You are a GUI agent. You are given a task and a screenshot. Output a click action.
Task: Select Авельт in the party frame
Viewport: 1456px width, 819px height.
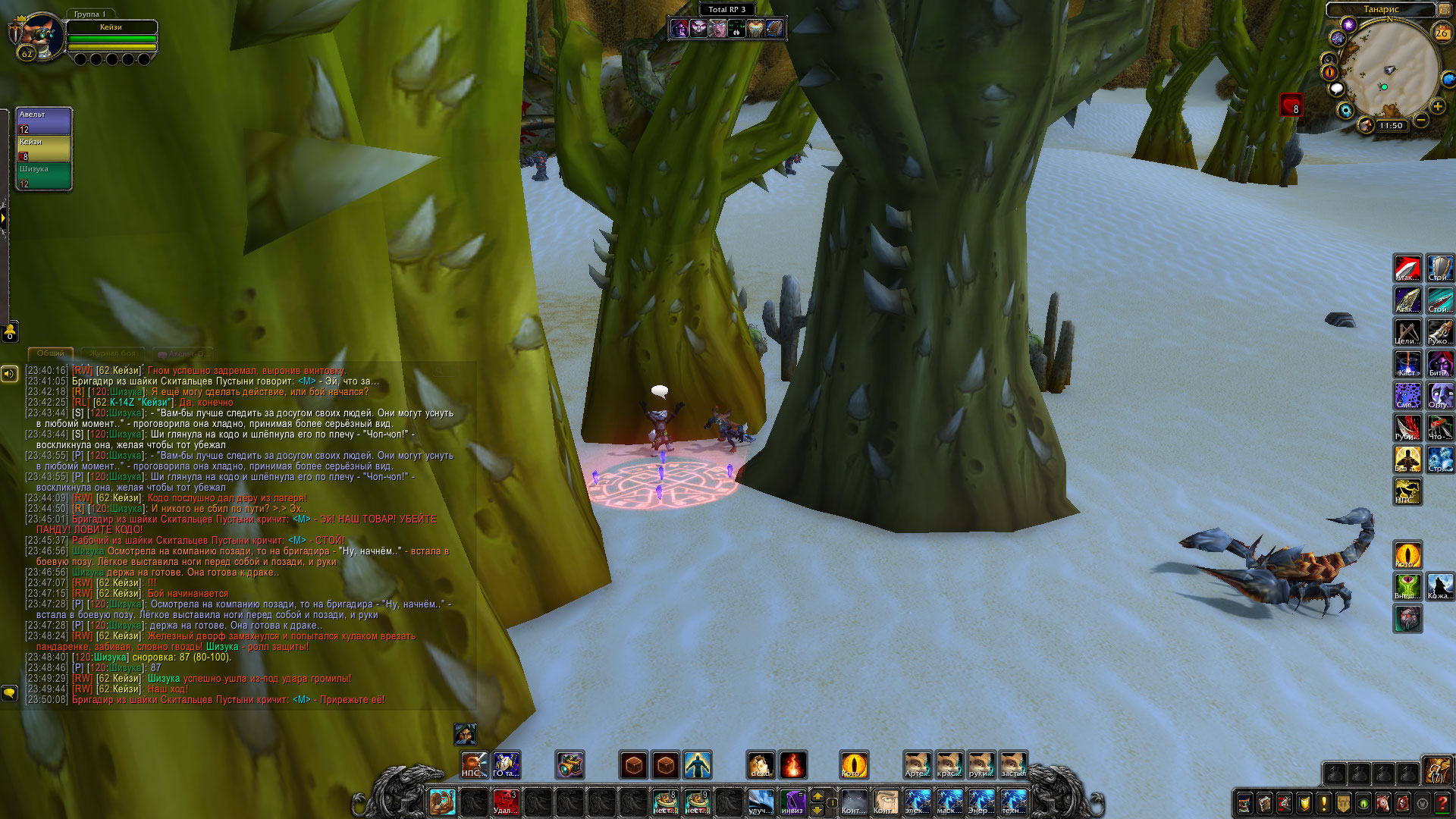(x=44, y=121)
